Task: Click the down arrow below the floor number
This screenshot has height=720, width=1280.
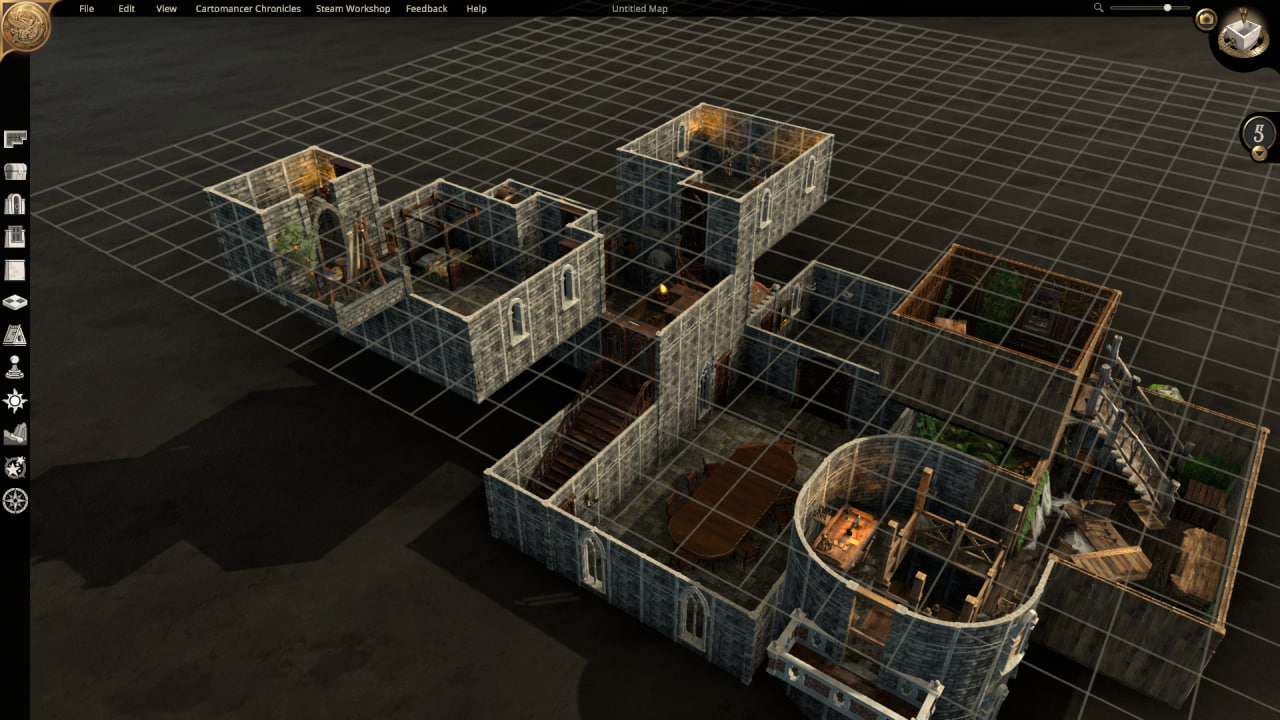Action: pos(1259,154)
